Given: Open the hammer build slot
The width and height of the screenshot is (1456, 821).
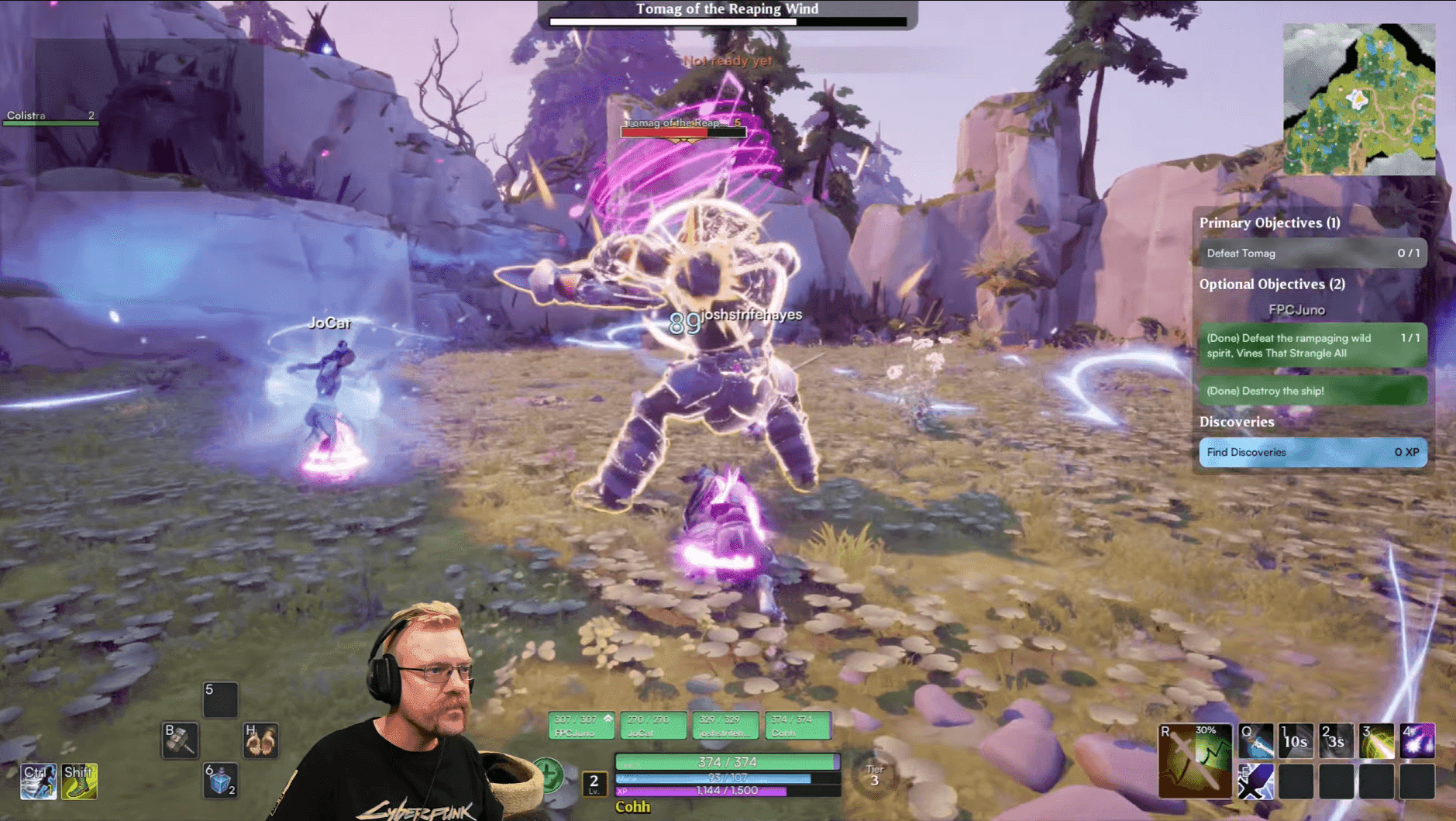Looking at the screenshot, I should tap(180, 740).
